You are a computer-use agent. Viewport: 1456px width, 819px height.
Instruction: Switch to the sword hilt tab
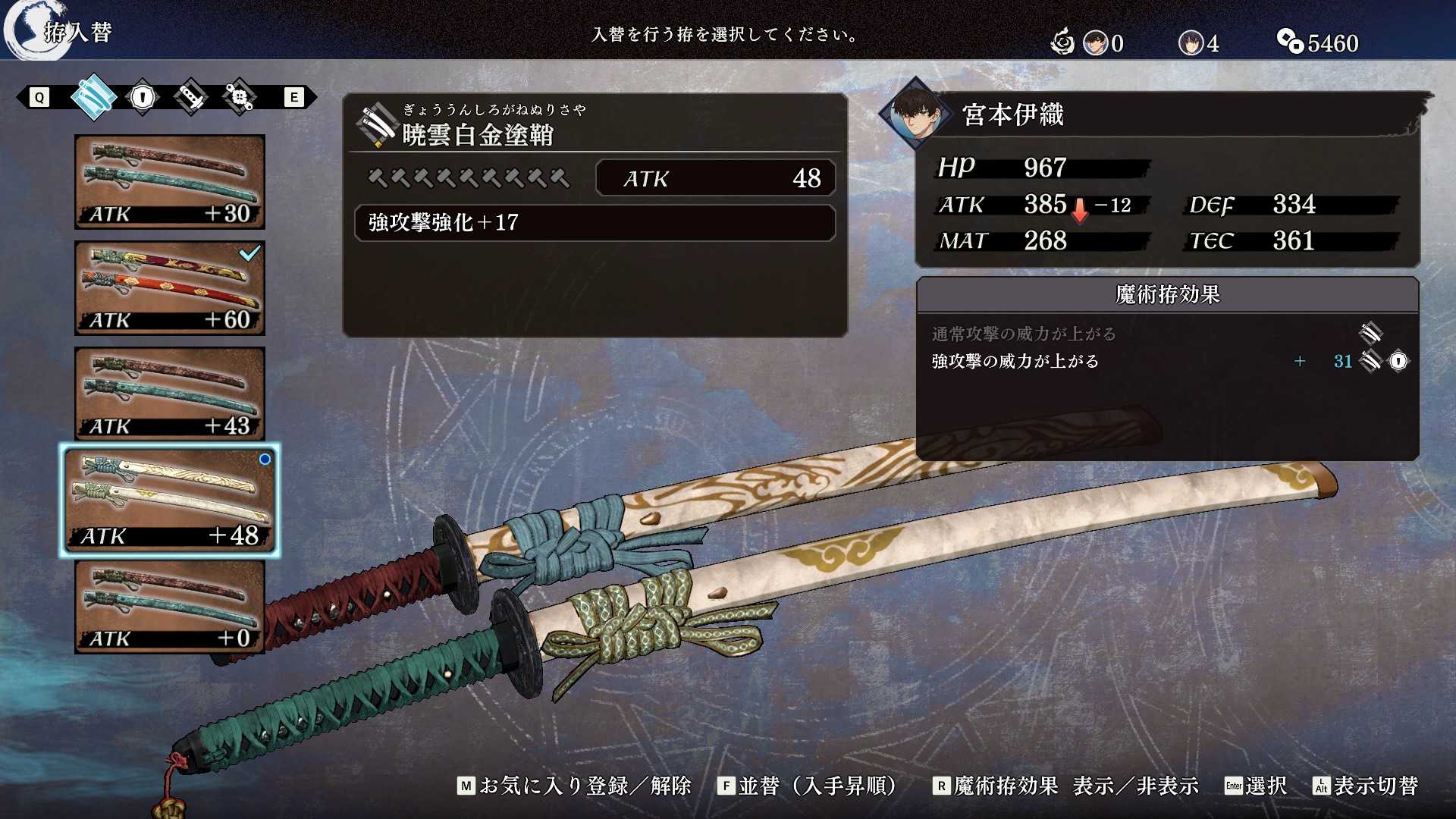pos(190,97)
